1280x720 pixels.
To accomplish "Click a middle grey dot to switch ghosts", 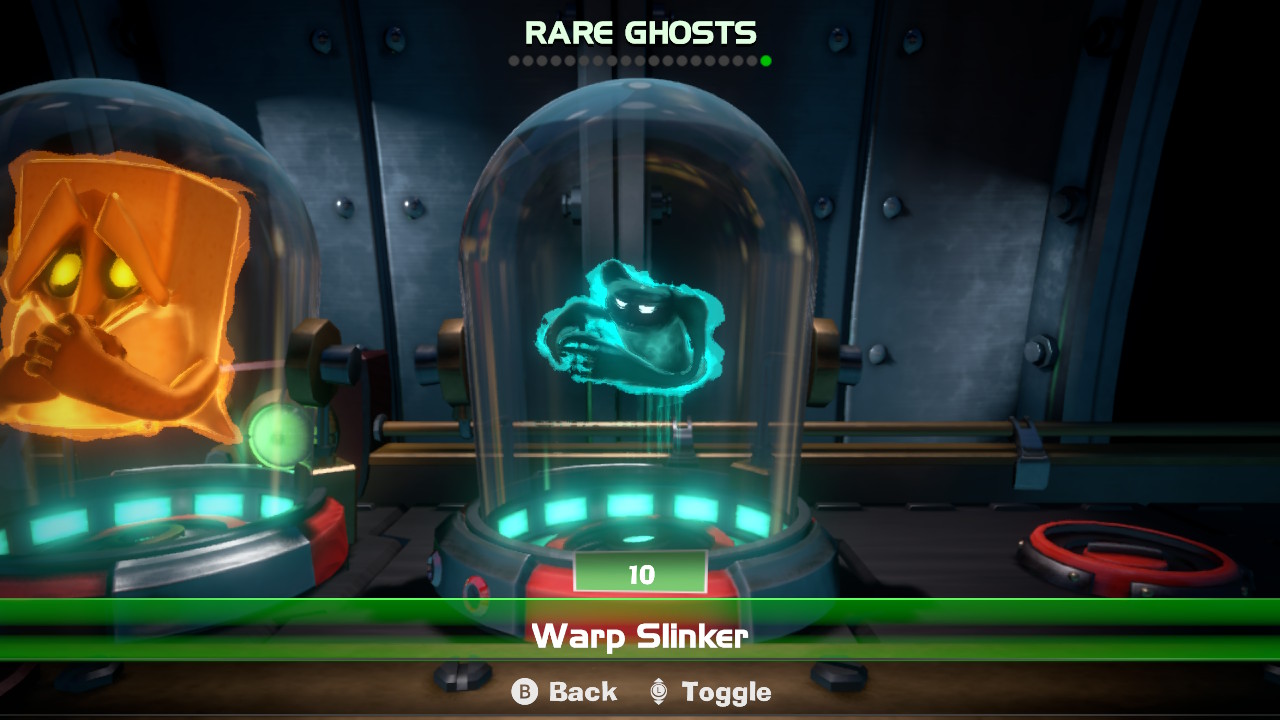I will [x=640, y=59].
